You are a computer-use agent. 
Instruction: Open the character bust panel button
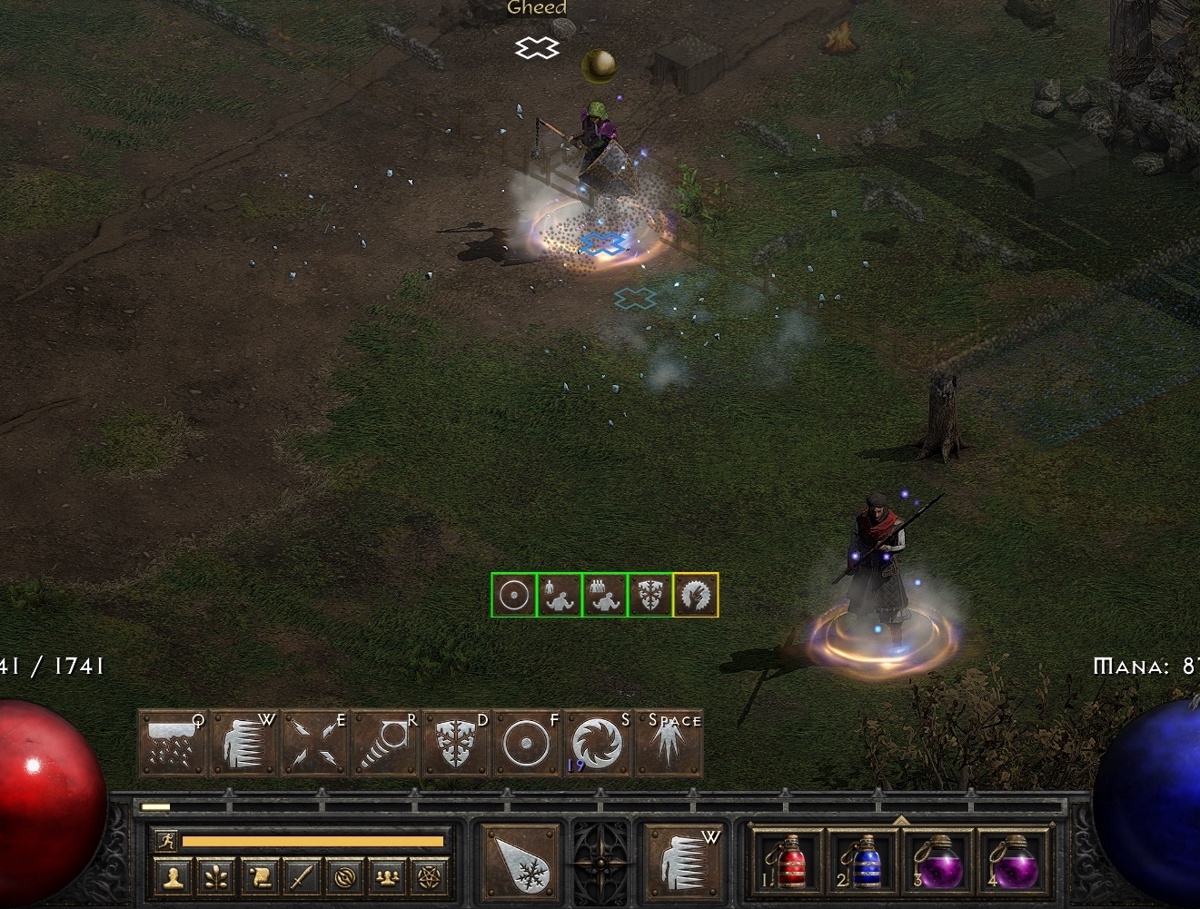175,878
